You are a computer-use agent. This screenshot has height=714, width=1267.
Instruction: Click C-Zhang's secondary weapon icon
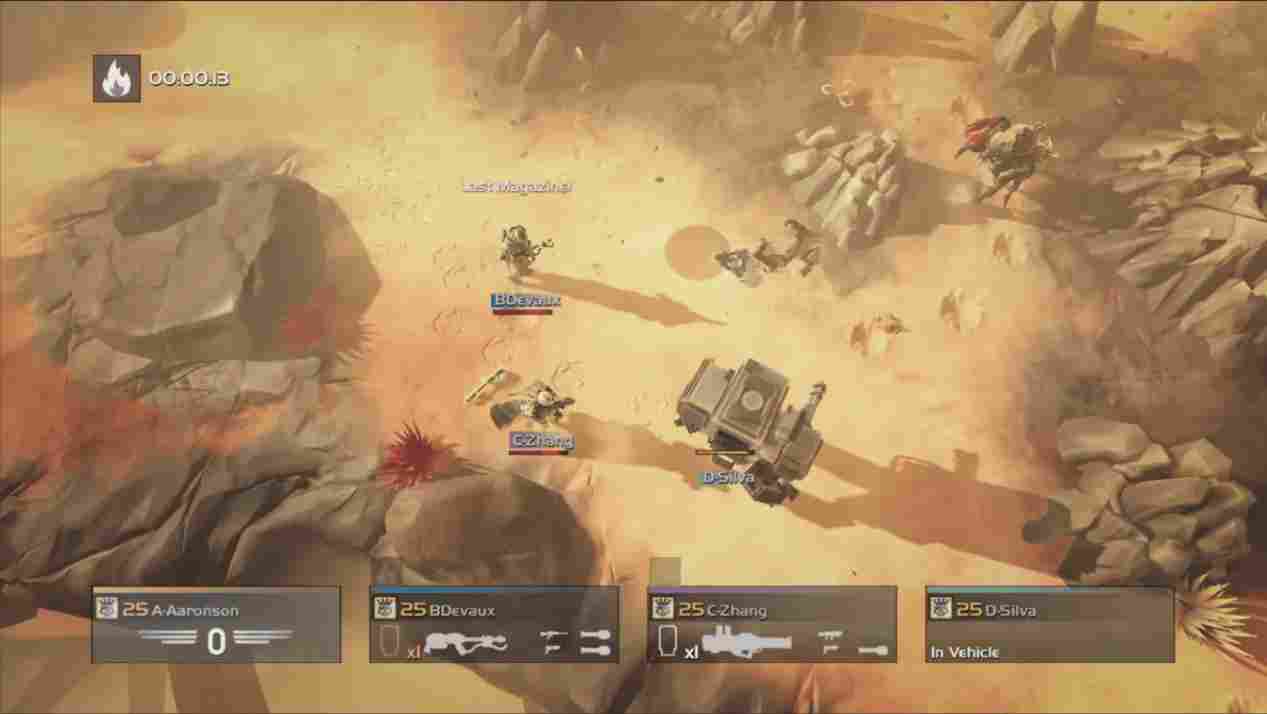tap(828, 634)
